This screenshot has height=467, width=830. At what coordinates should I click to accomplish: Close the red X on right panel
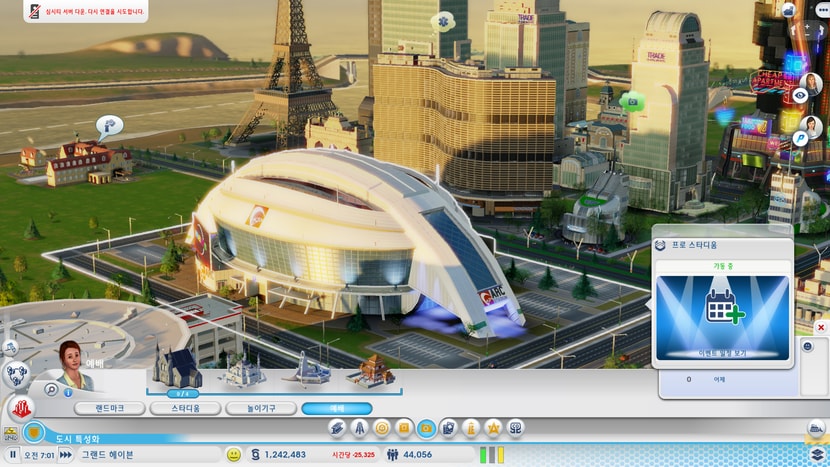click(x=821, y=327)
